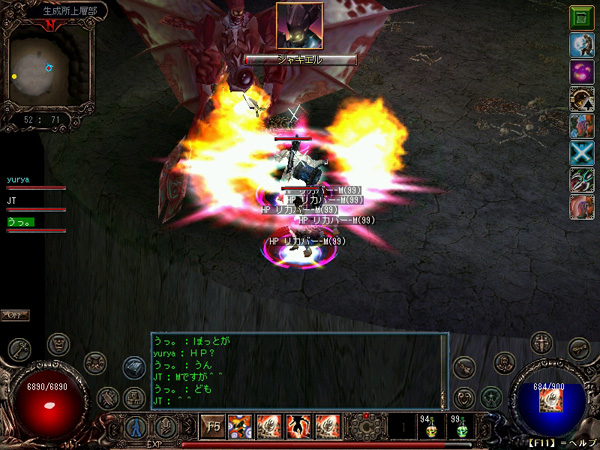600x450 pixels.
Task: Click the F5 hotbar page button
Action: pyautogui.click(x=214, y=426)
